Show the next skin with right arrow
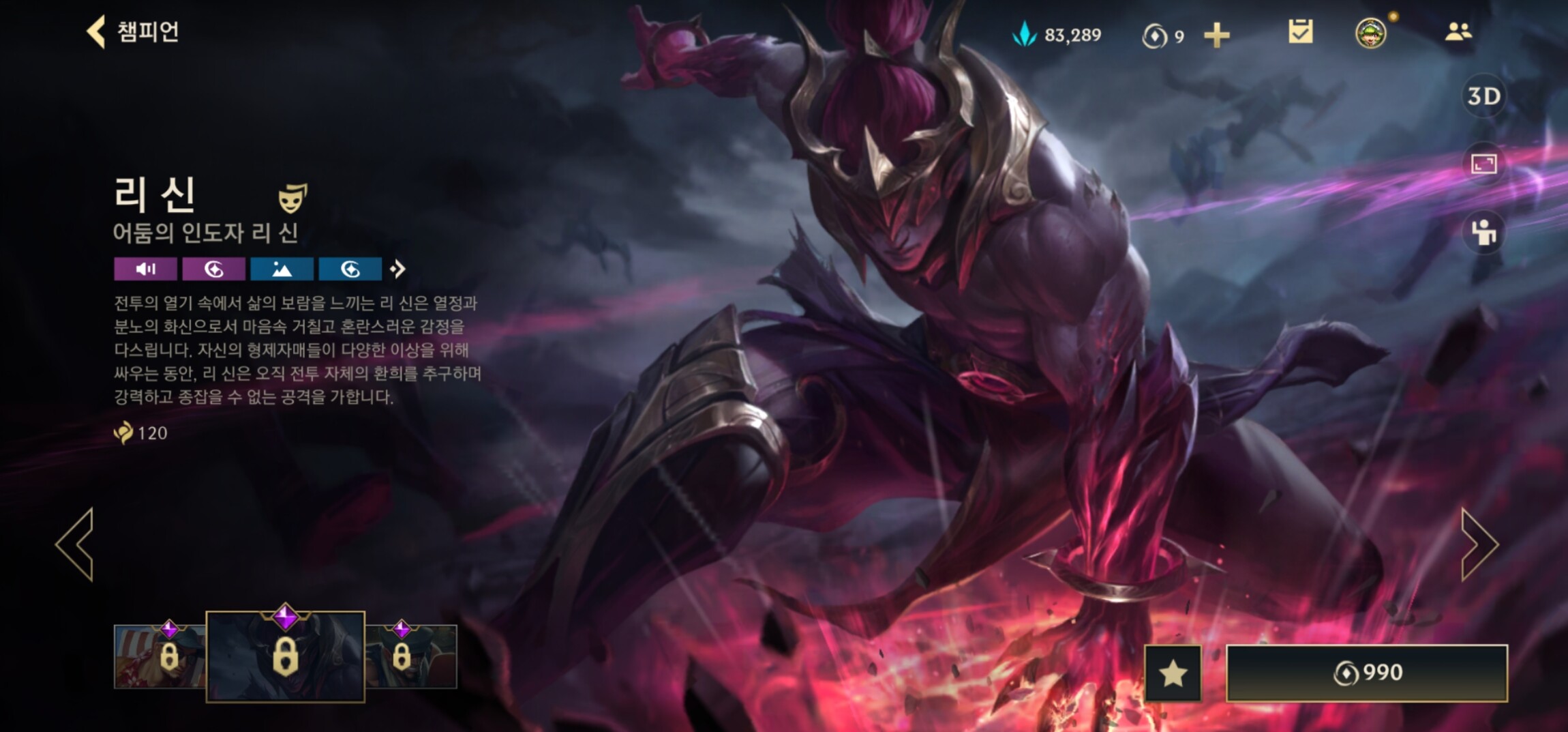 pos(1478,544)
